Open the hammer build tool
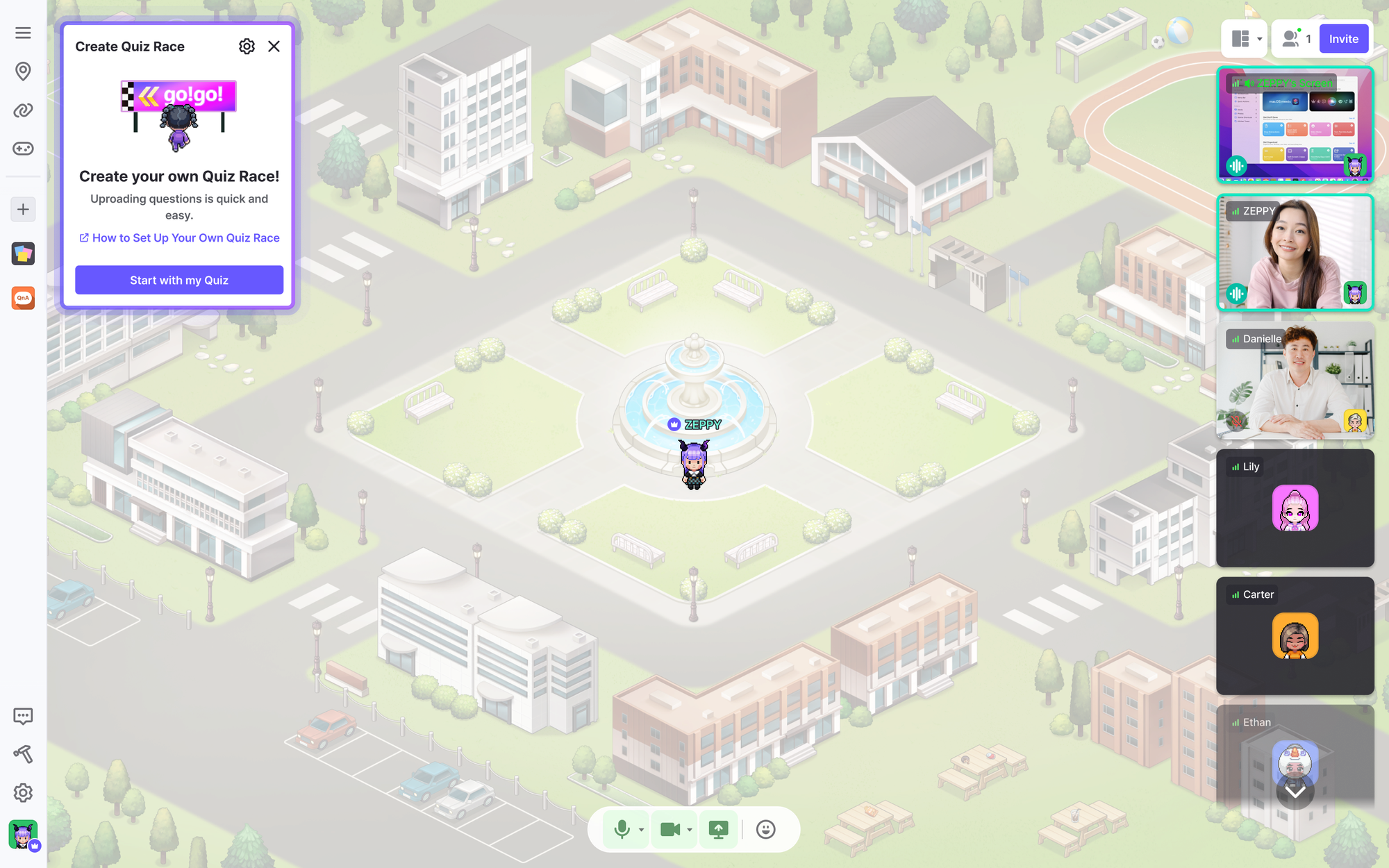 coord(23,754)
